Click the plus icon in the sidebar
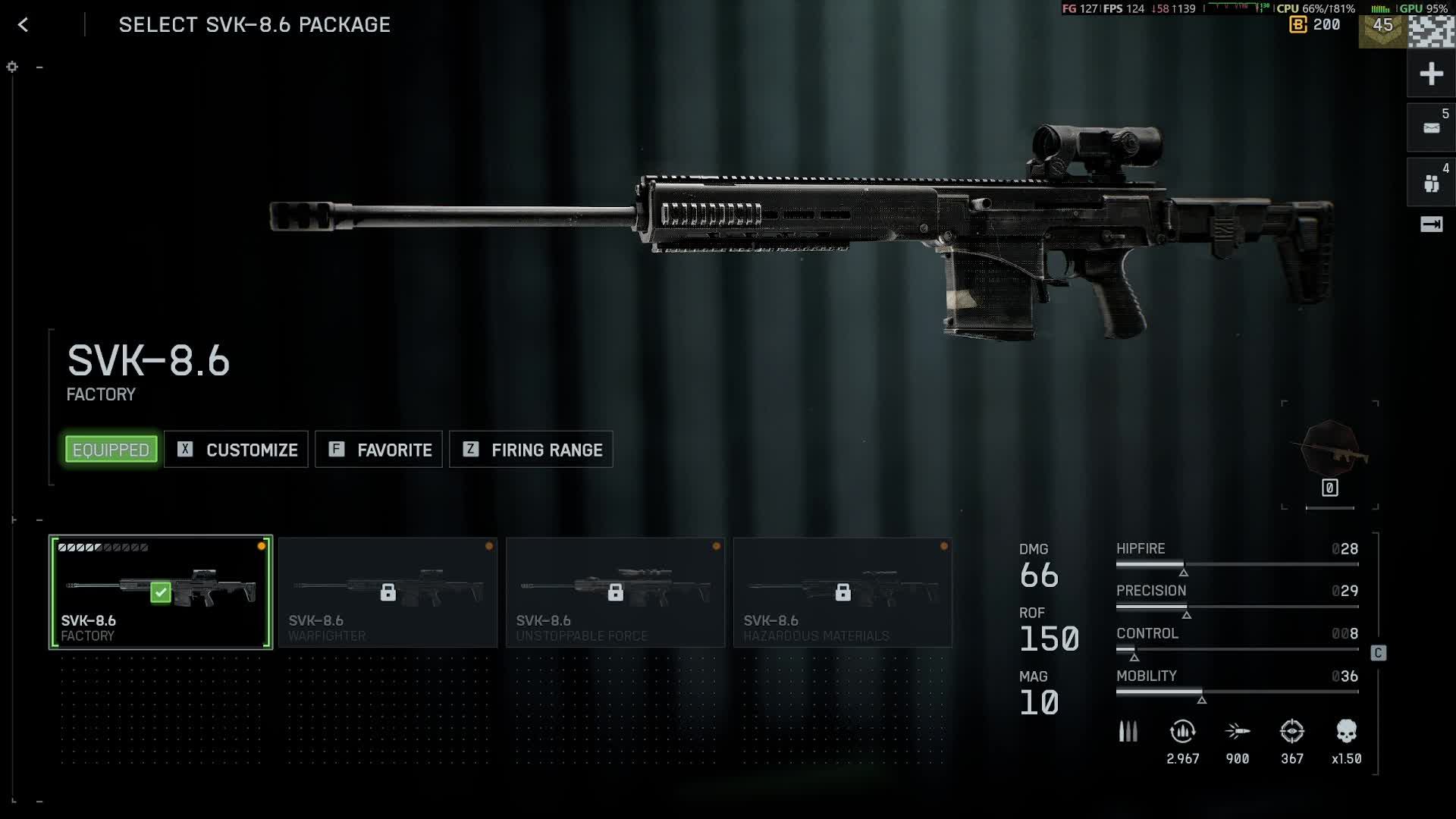1456x819 pixels. point(1431,74)
